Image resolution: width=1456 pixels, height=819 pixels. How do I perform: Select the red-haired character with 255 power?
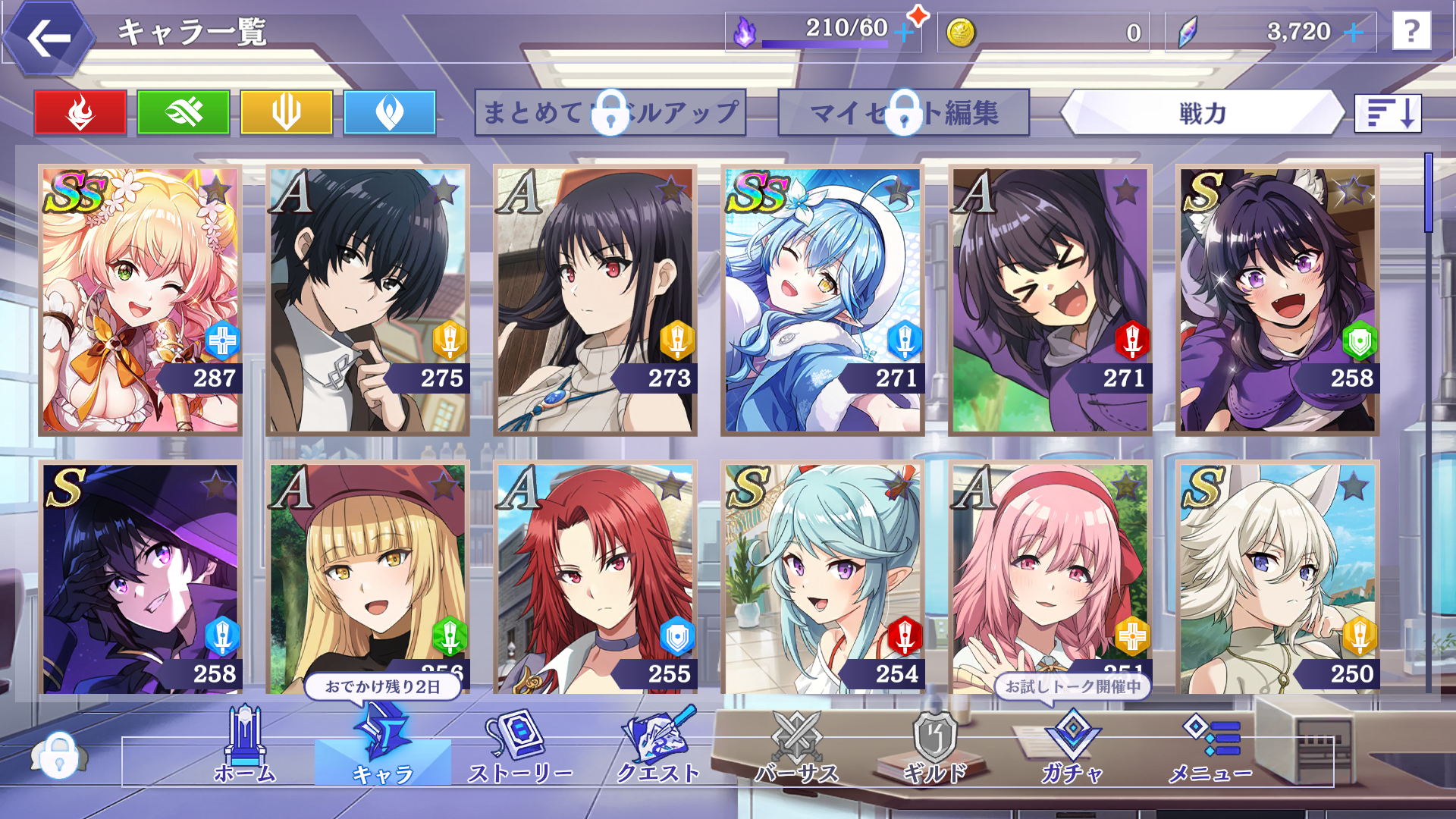pos(595,578)
